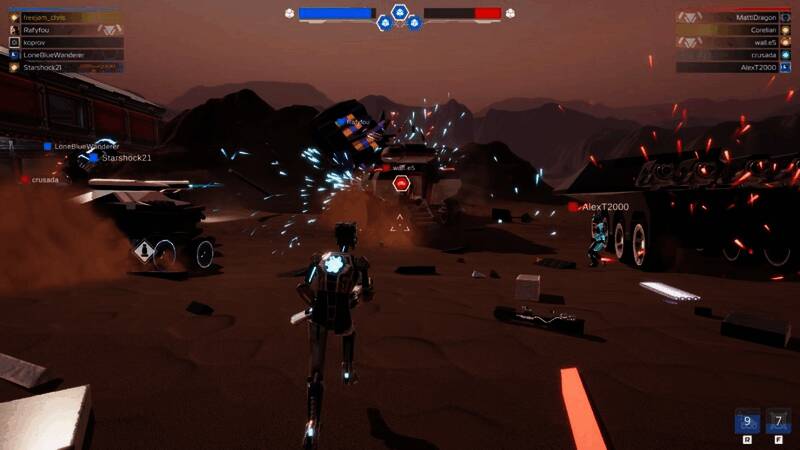
Task: Activate the ability icon showing cooldown 7
Action: click(778, 421)
